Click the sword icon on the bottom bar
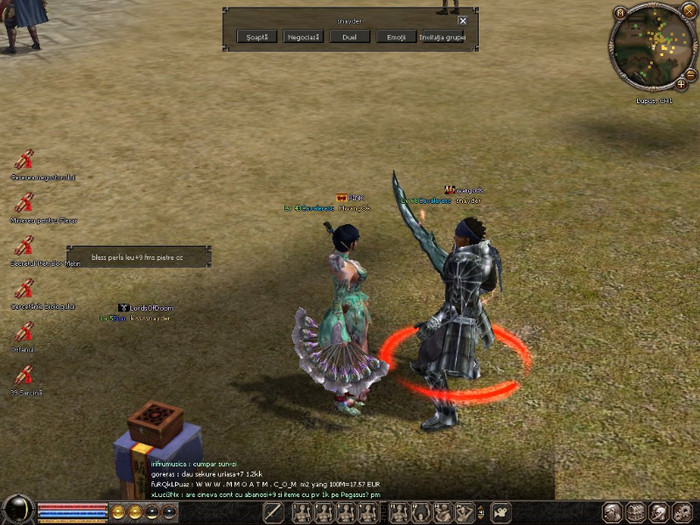Image resolution: width=700 pixels, height=525 pixels. [274, 512]
